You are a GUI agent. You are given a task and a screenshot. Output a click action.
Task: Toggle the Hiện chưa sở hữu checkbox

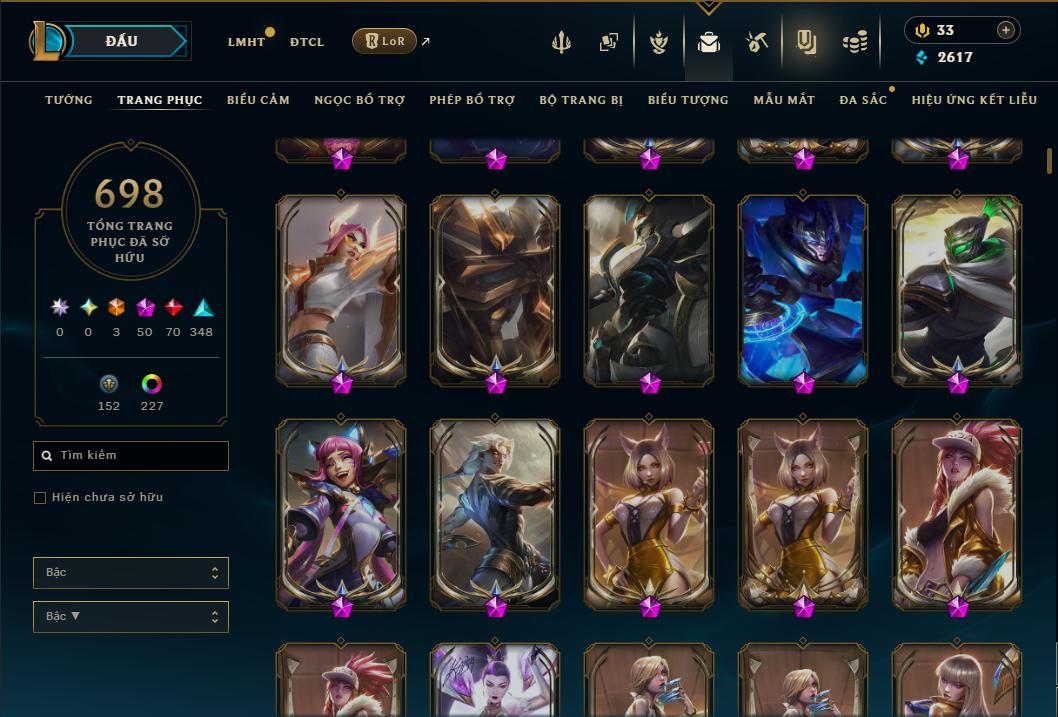coord(40,498)
